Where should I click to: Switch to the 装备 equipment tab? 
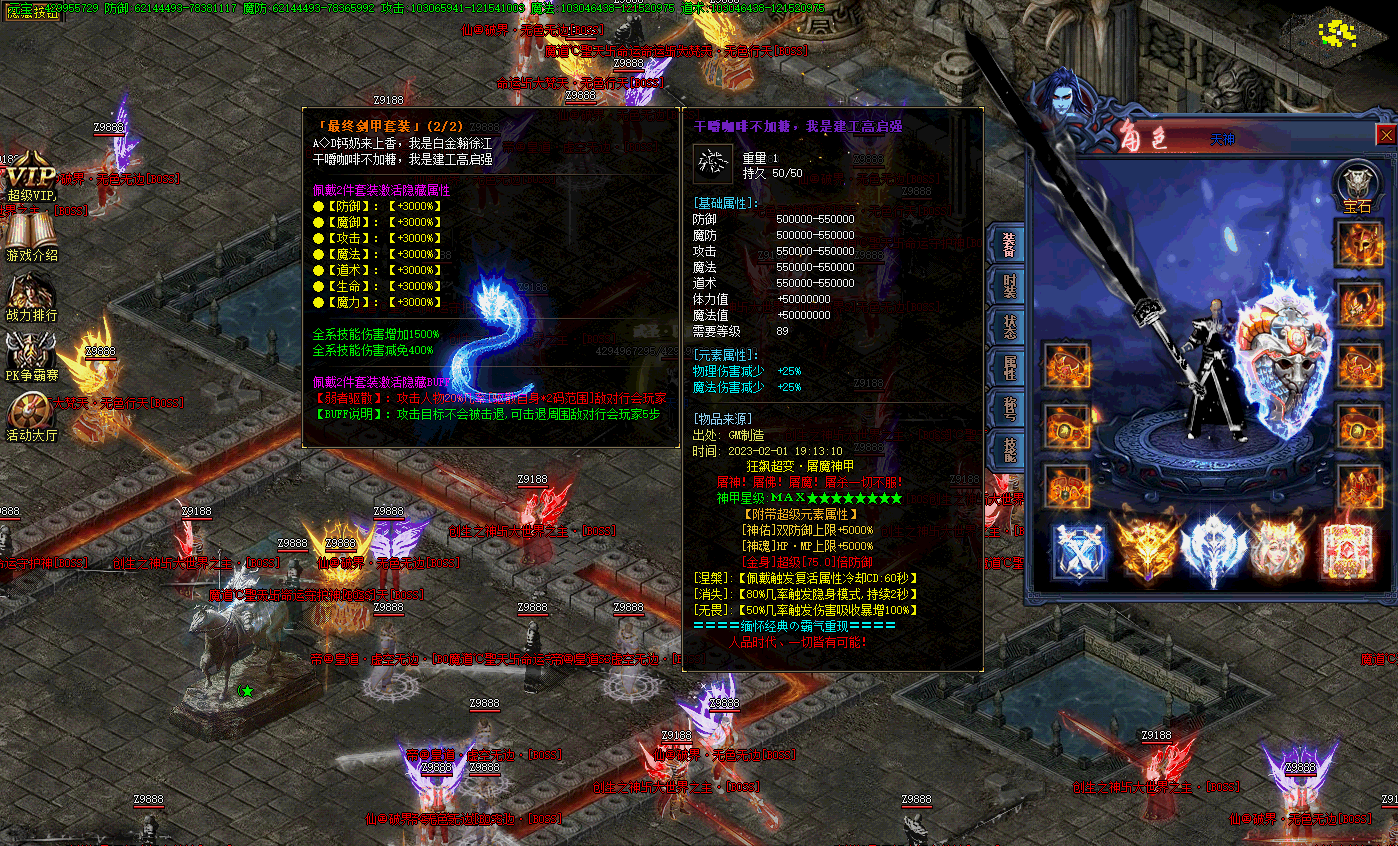click(x=1008, y=245)
